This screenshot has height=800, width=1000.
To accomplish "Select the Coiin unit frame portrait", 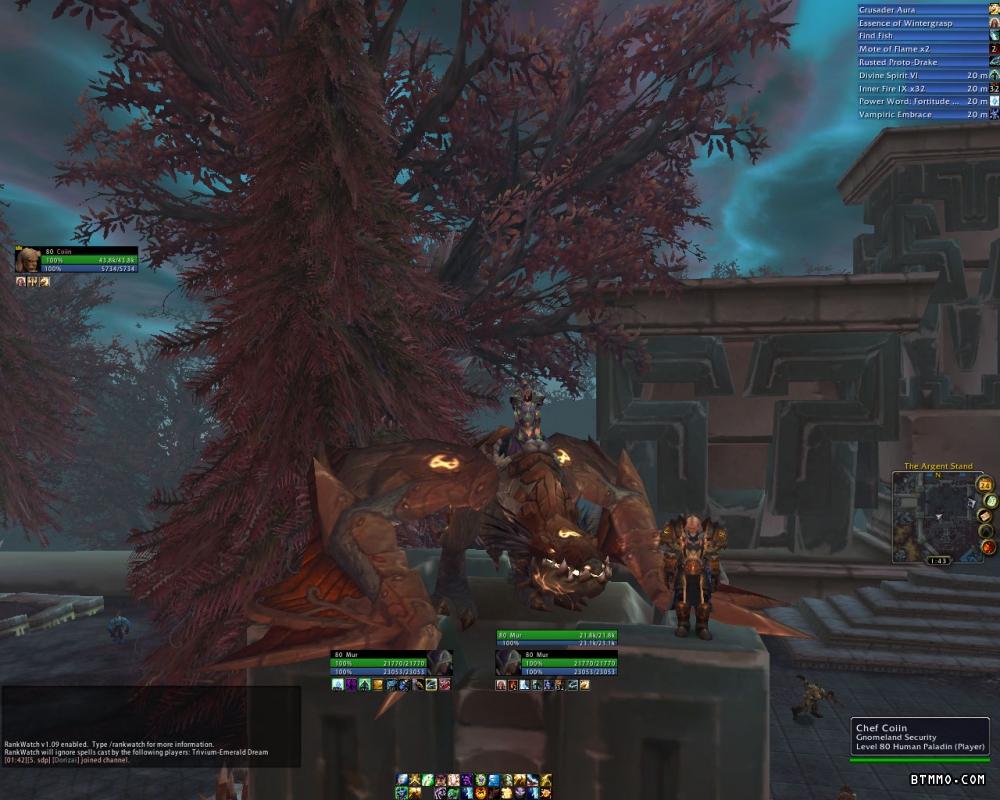I will 28,260.
